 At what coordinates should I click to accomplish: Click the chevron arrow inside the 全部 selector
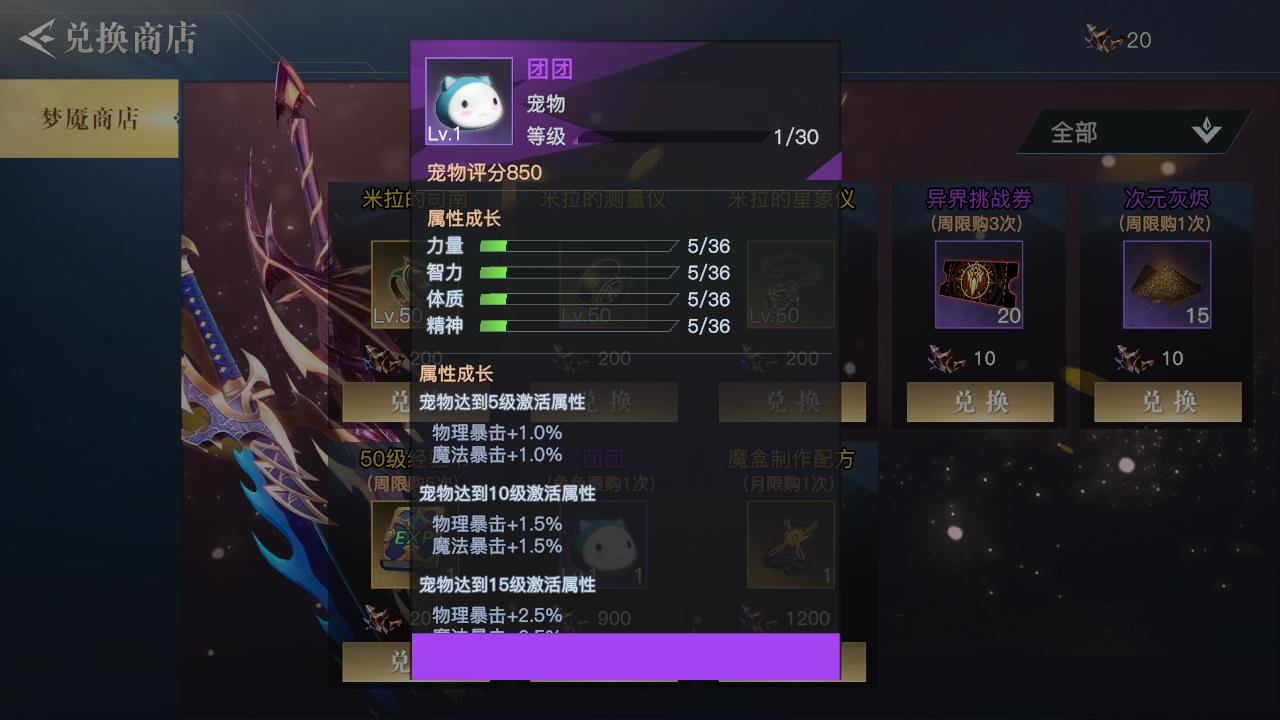1207,130
